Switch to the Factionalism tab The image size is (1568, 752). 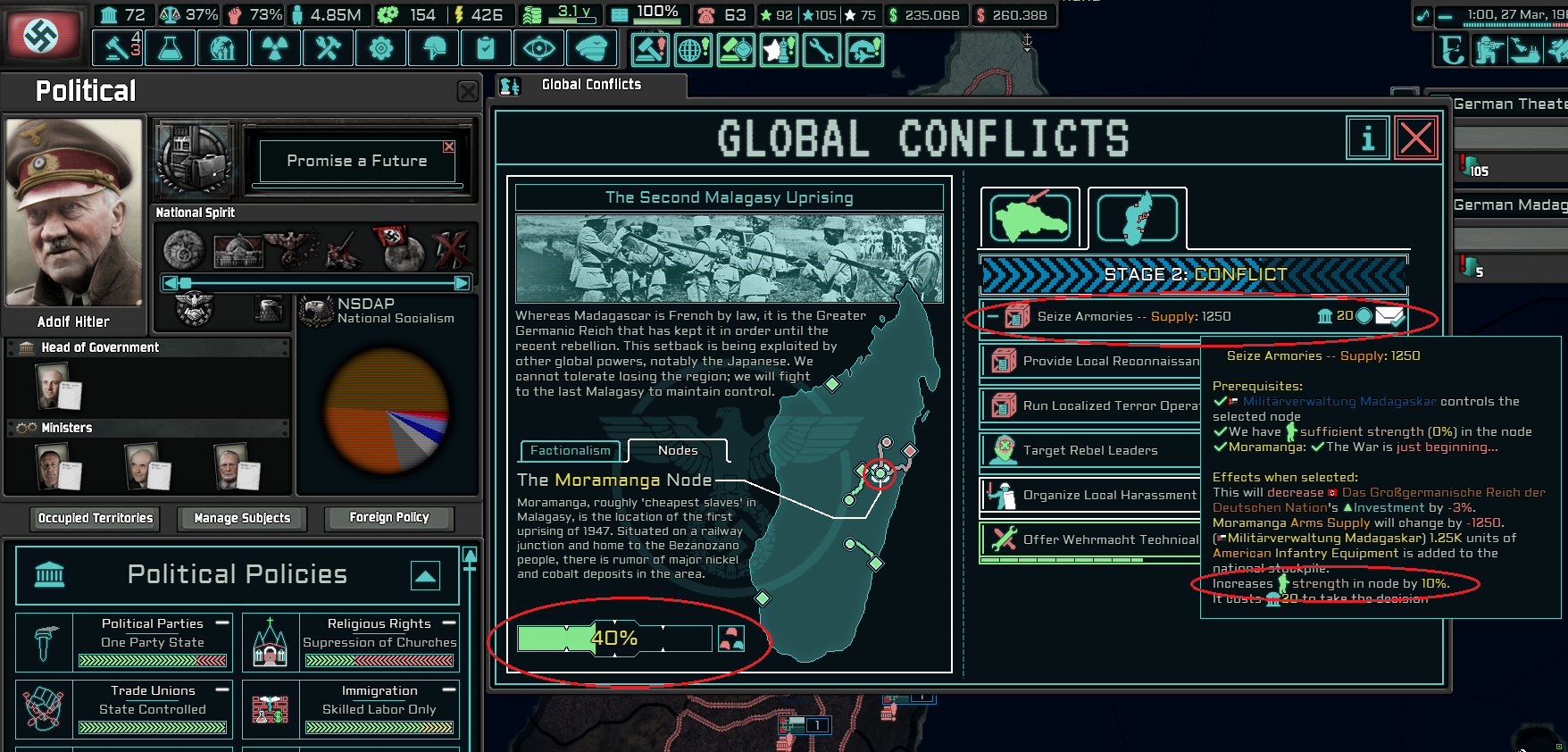(x=569, y=451)
